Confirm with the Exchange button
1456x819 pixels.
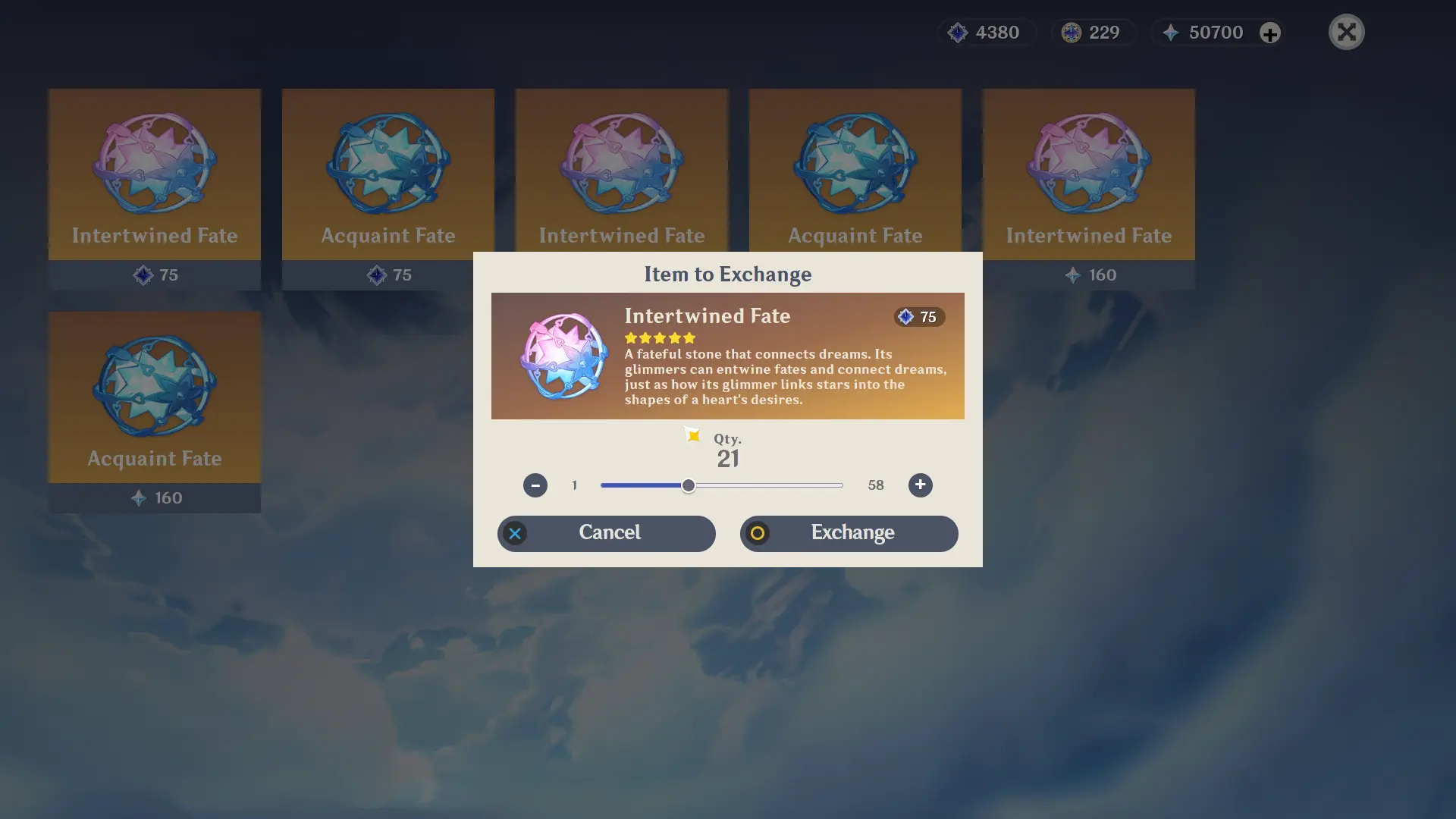coord(849,533)
